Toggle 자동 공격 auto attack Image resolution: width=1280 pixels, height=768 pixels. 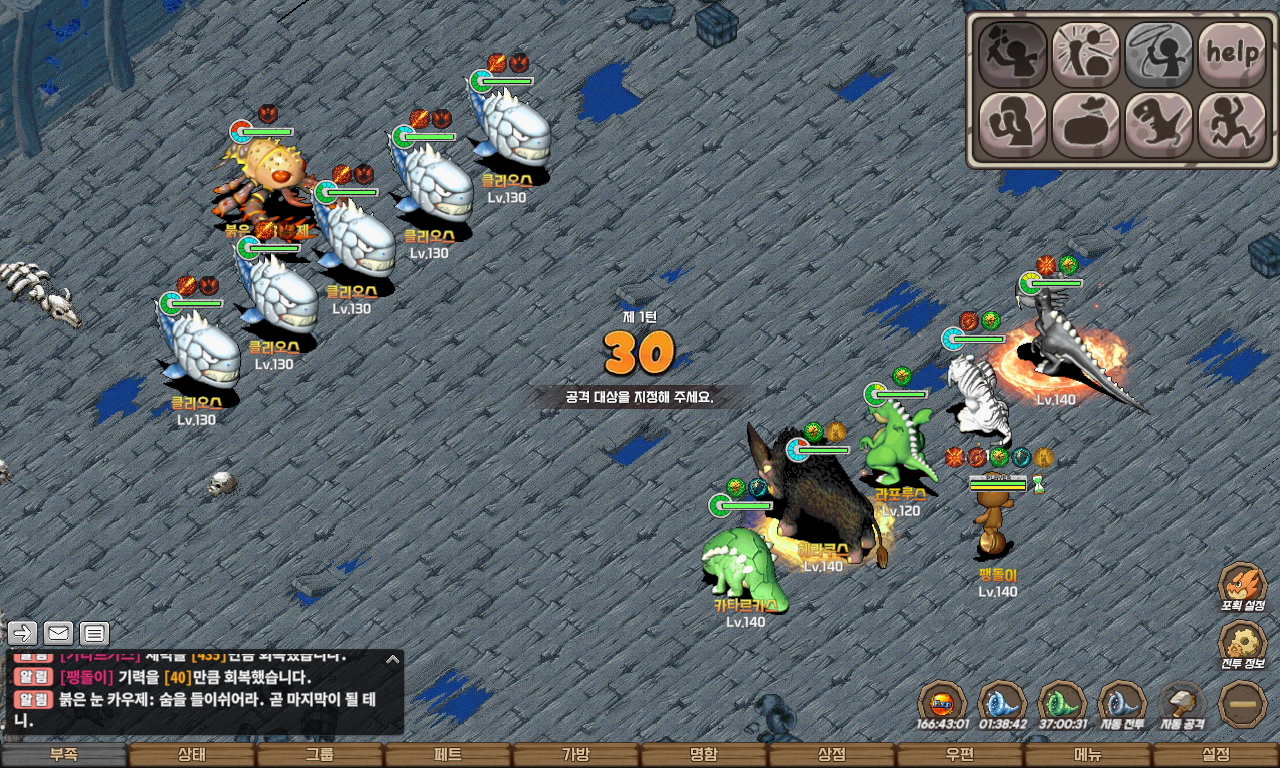click(1183, 704)
